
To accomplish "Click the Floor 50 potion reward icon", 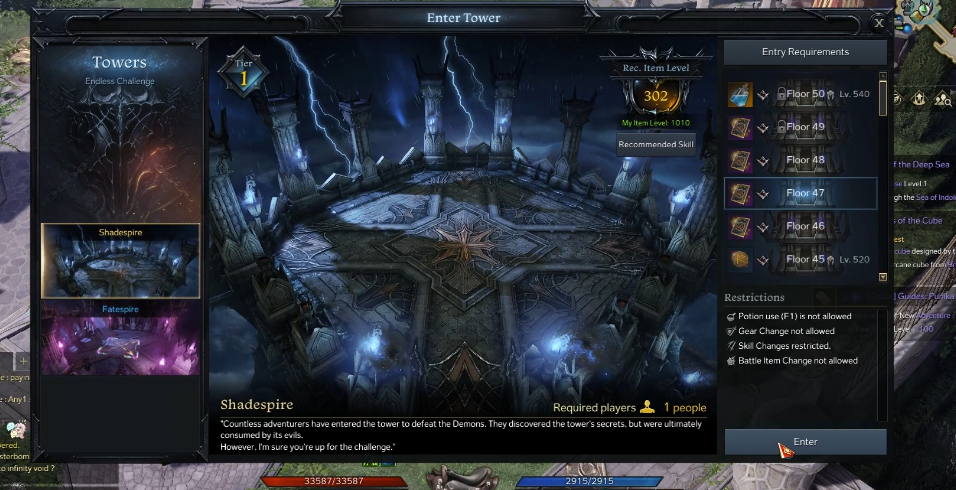I will point(740,95).
